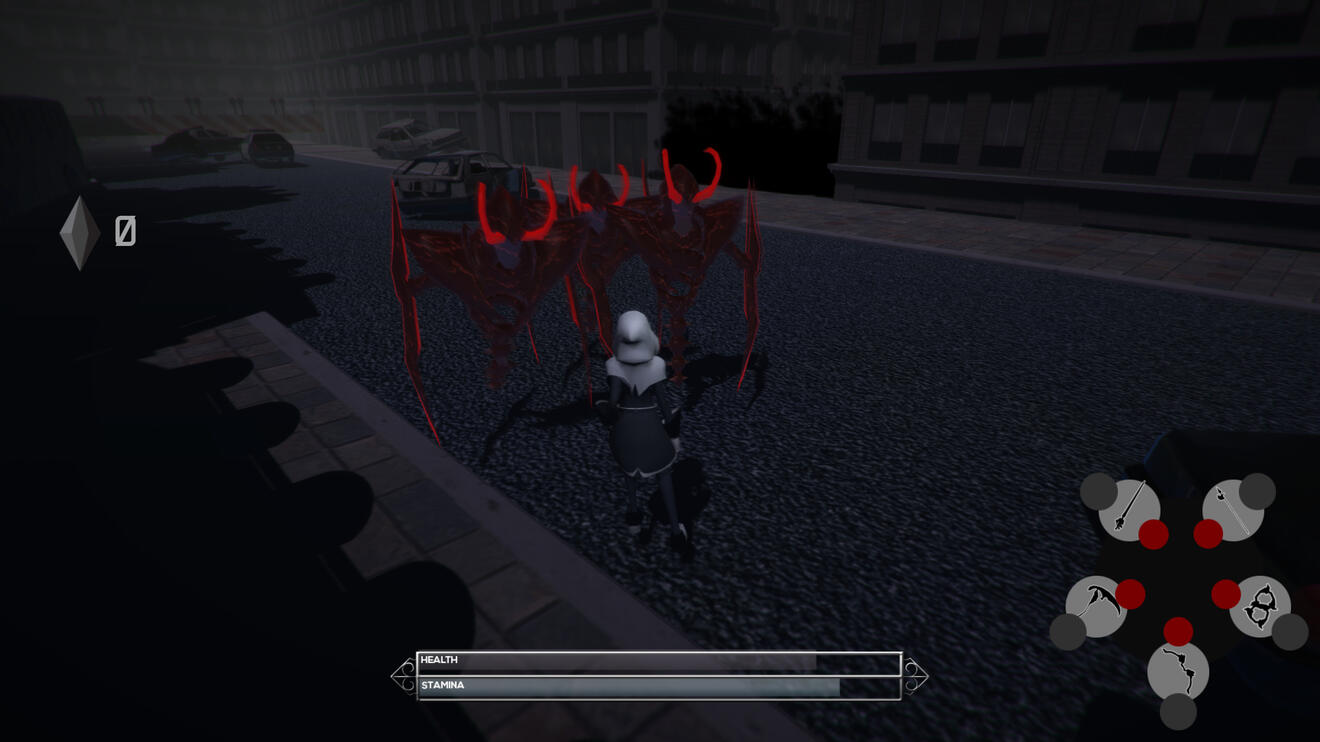Toggle the red indicator beside the dual-blade weapon
1320x742 pixels.
pos(1227,596)
